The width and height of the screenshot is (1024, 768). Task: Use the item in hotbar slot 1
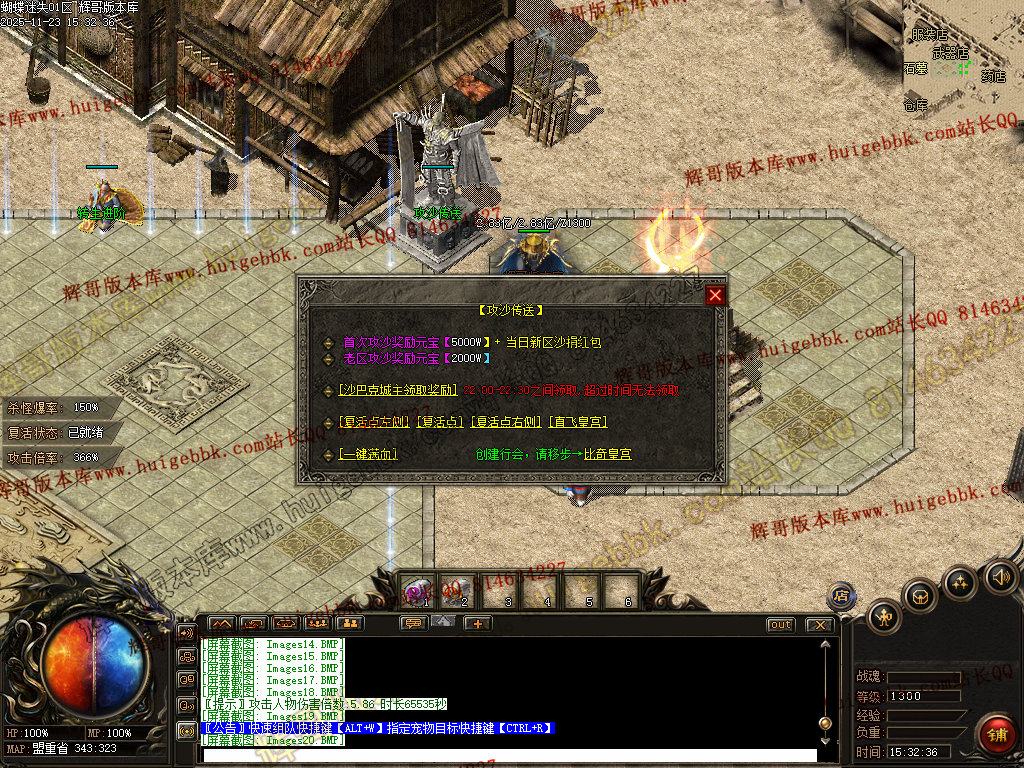tap(418, 590)
